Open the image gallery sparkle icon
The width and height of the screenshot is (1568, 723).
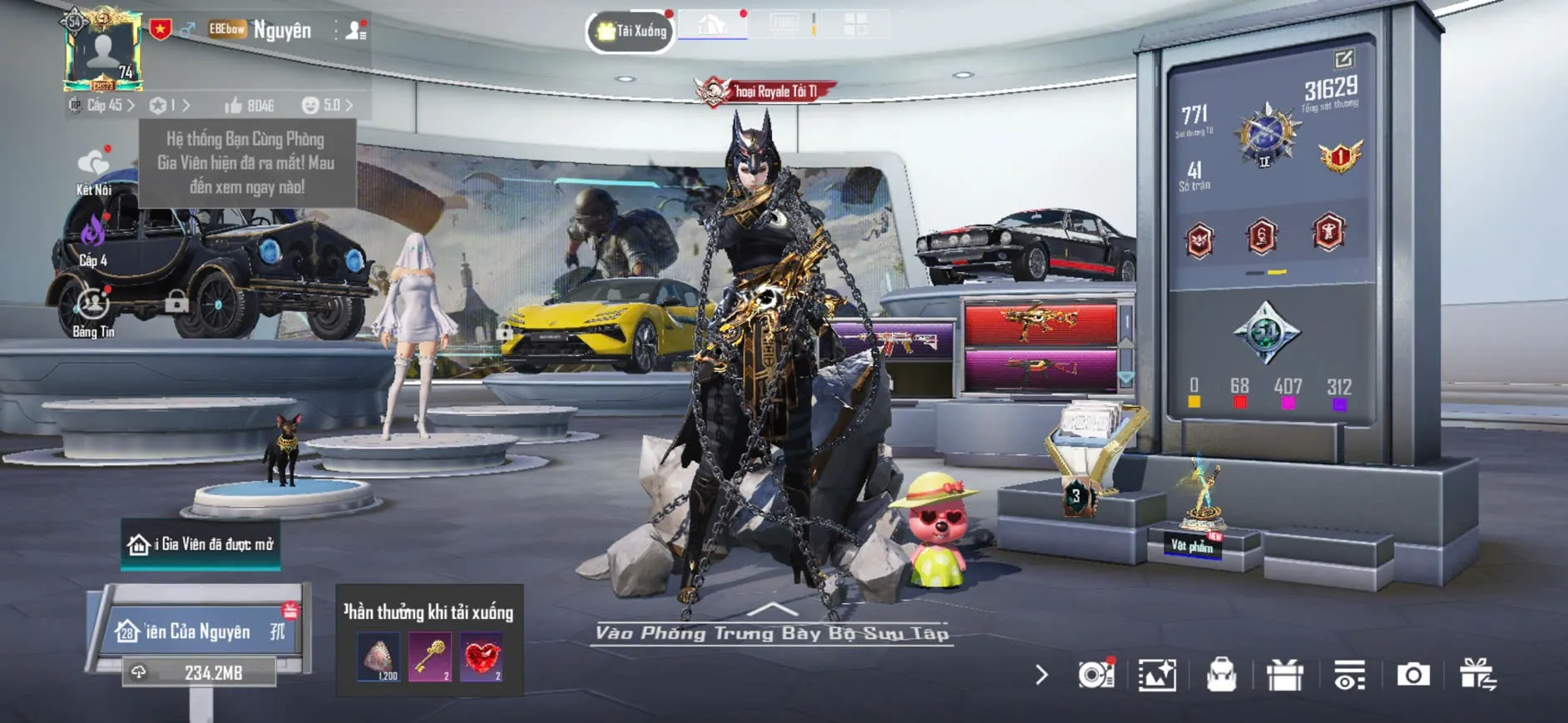1157,675
